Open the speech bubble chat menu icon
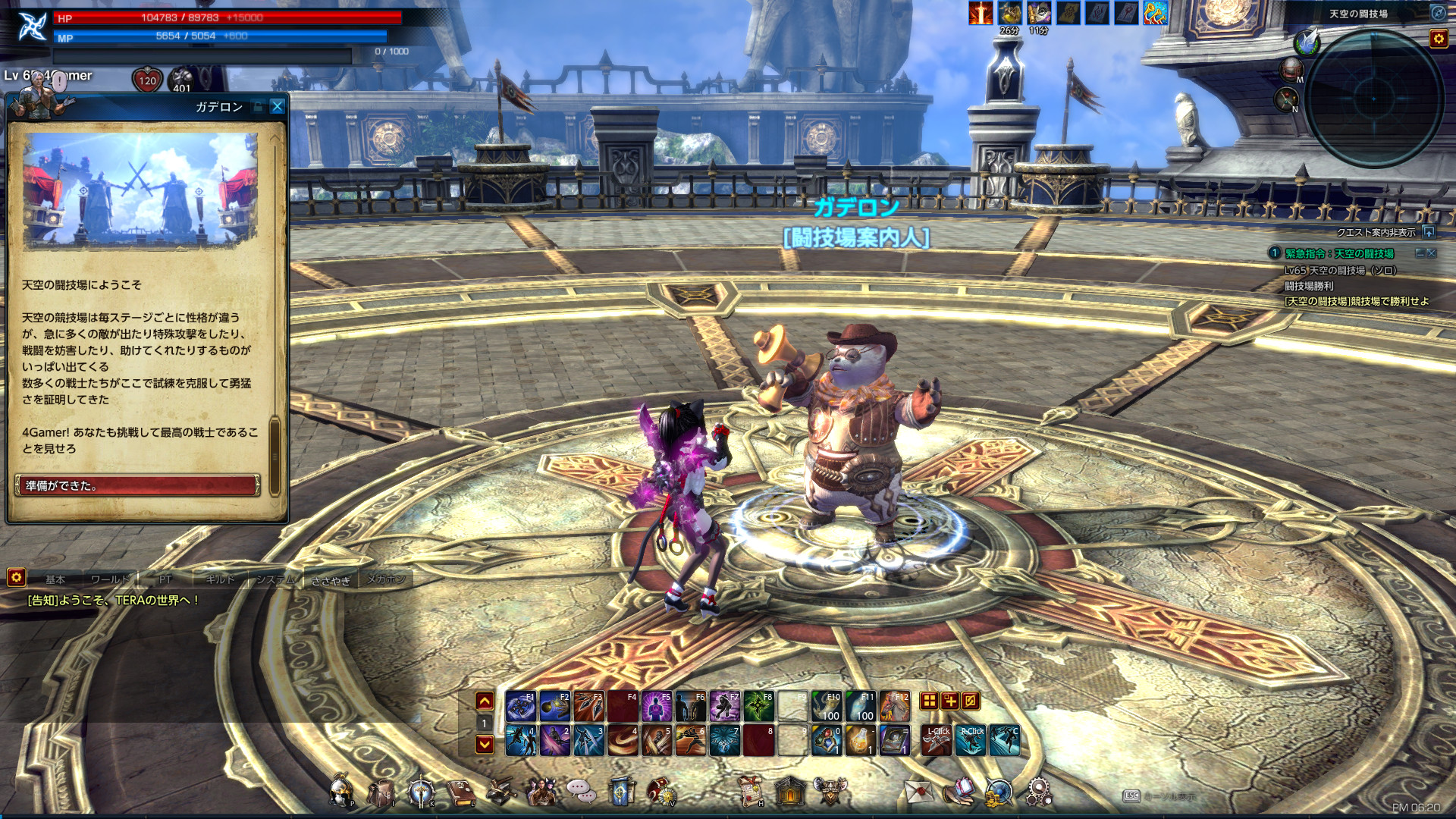This screenshot has width=1456, height=819. click(581, 792)
